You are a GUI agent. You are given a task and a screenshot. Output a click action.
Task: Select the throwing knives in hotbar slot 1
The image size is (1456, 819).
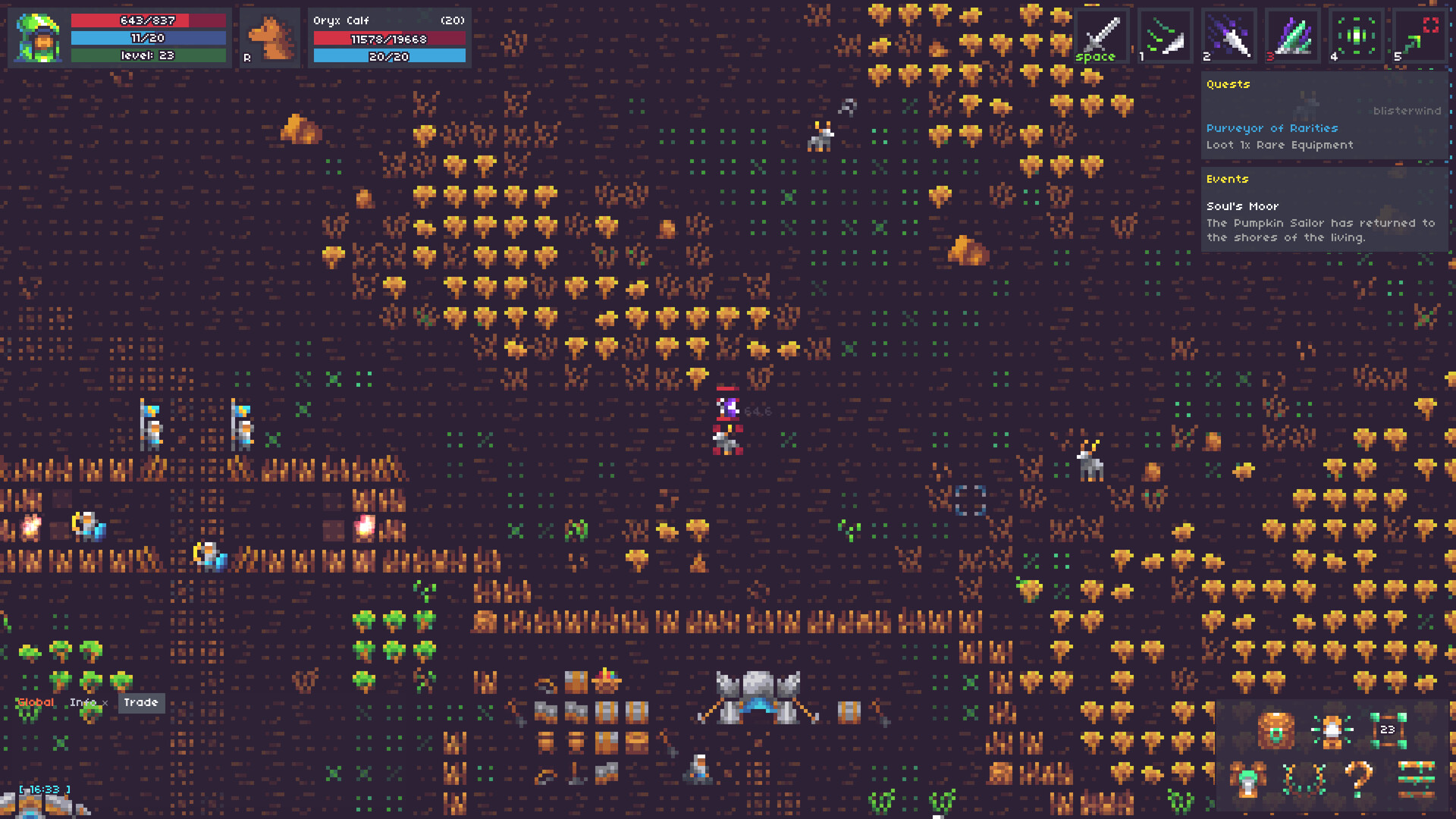1166,35
